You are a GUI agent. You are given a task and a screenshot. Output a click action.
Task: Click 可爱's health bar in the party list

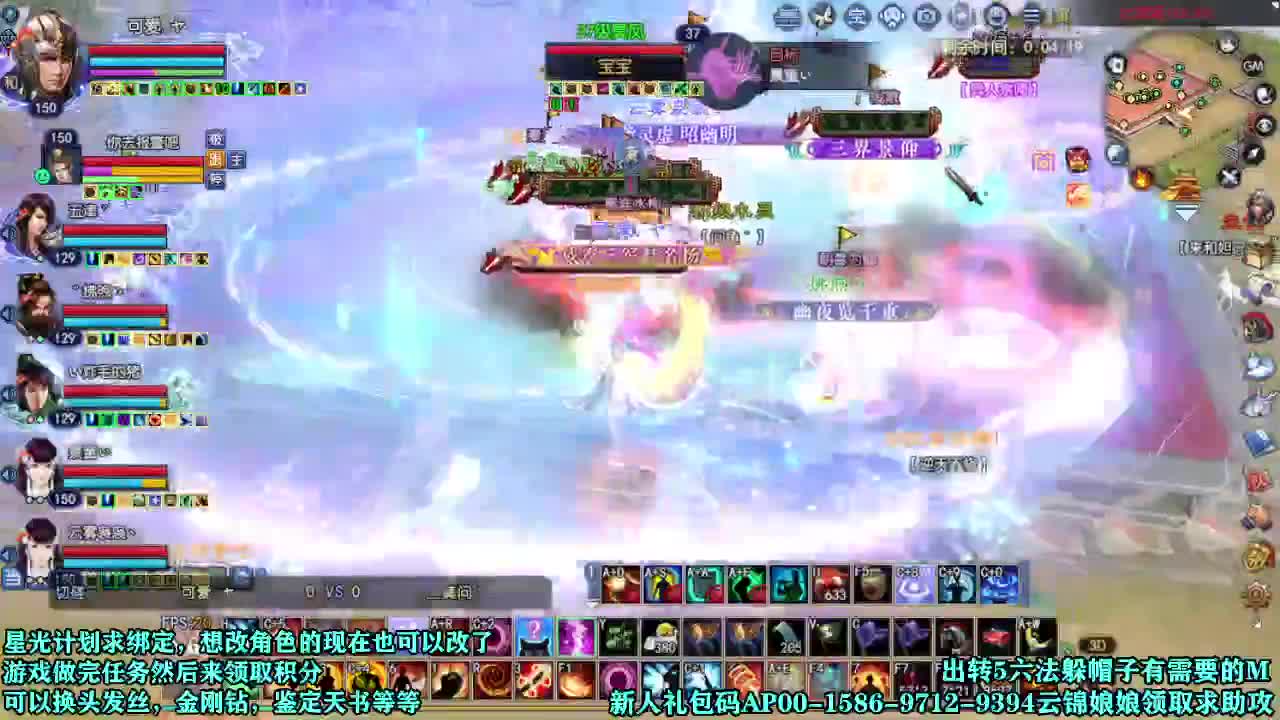(x=155, y=52)
